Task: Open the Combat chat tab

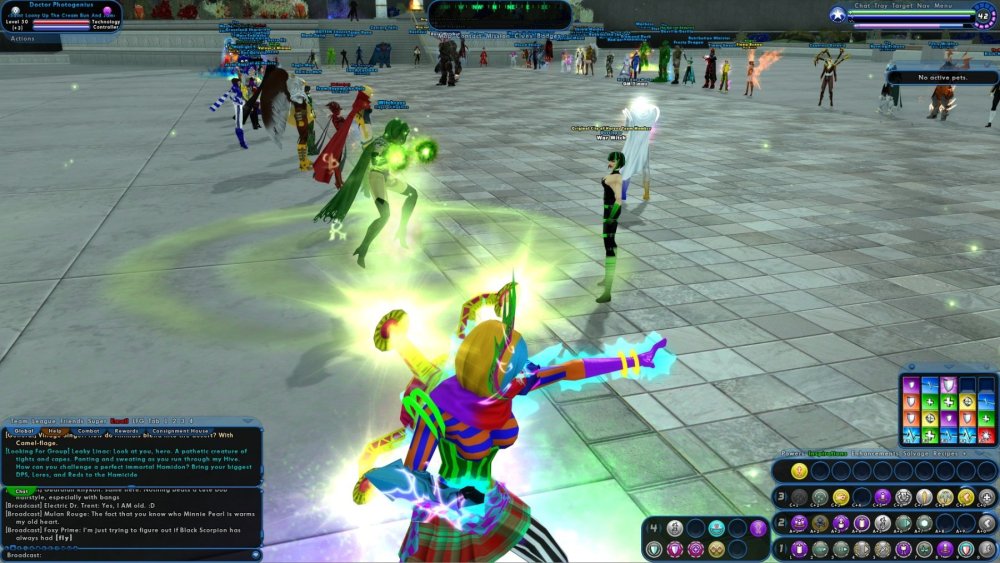Action: pyautogui.click(x=88, y=431)
